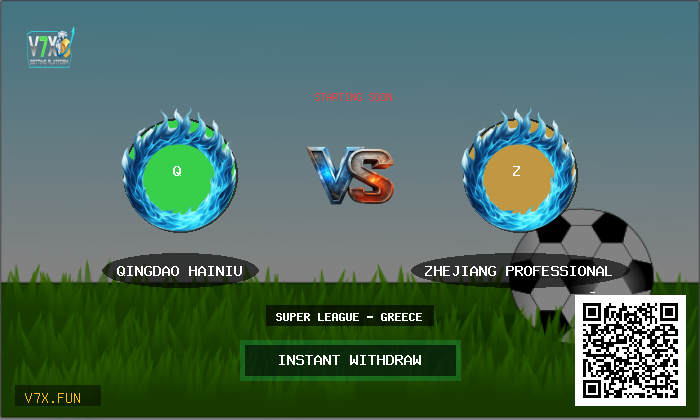Click the Super League - Greece label

click(350, 317)
